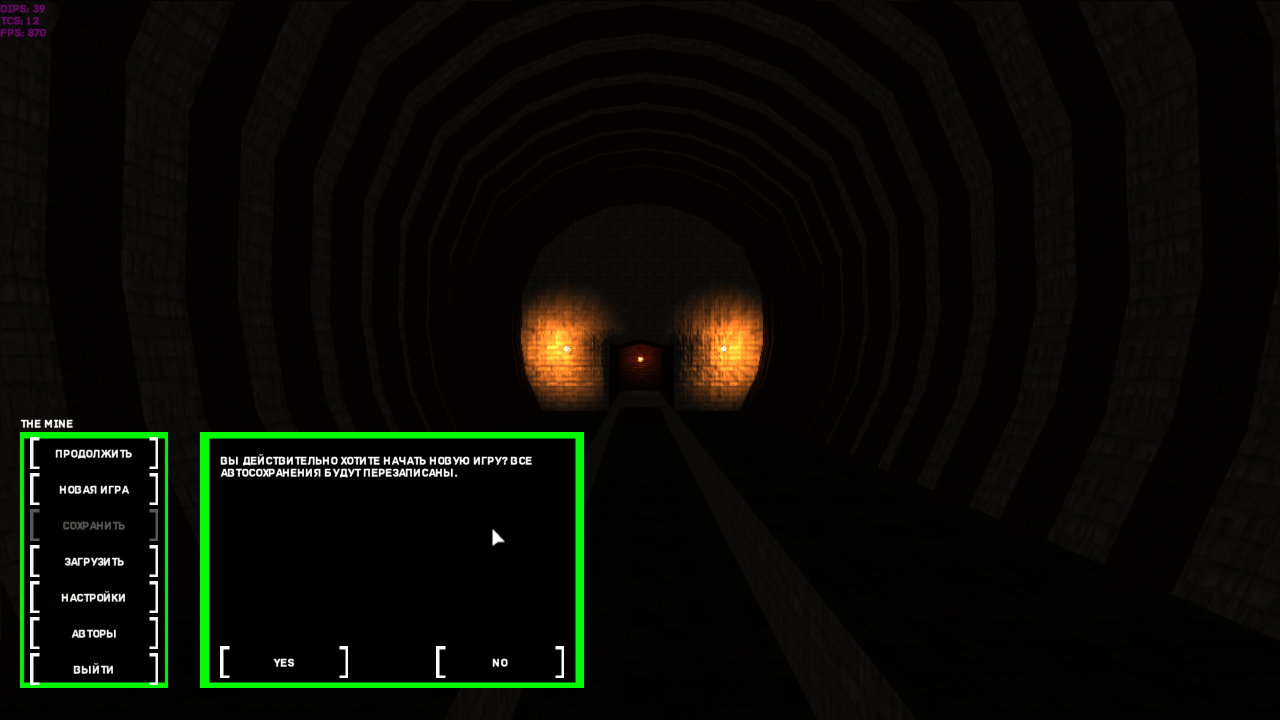Click ВЫЙТИ to quit the game
1280x720 pixels.
94,670
